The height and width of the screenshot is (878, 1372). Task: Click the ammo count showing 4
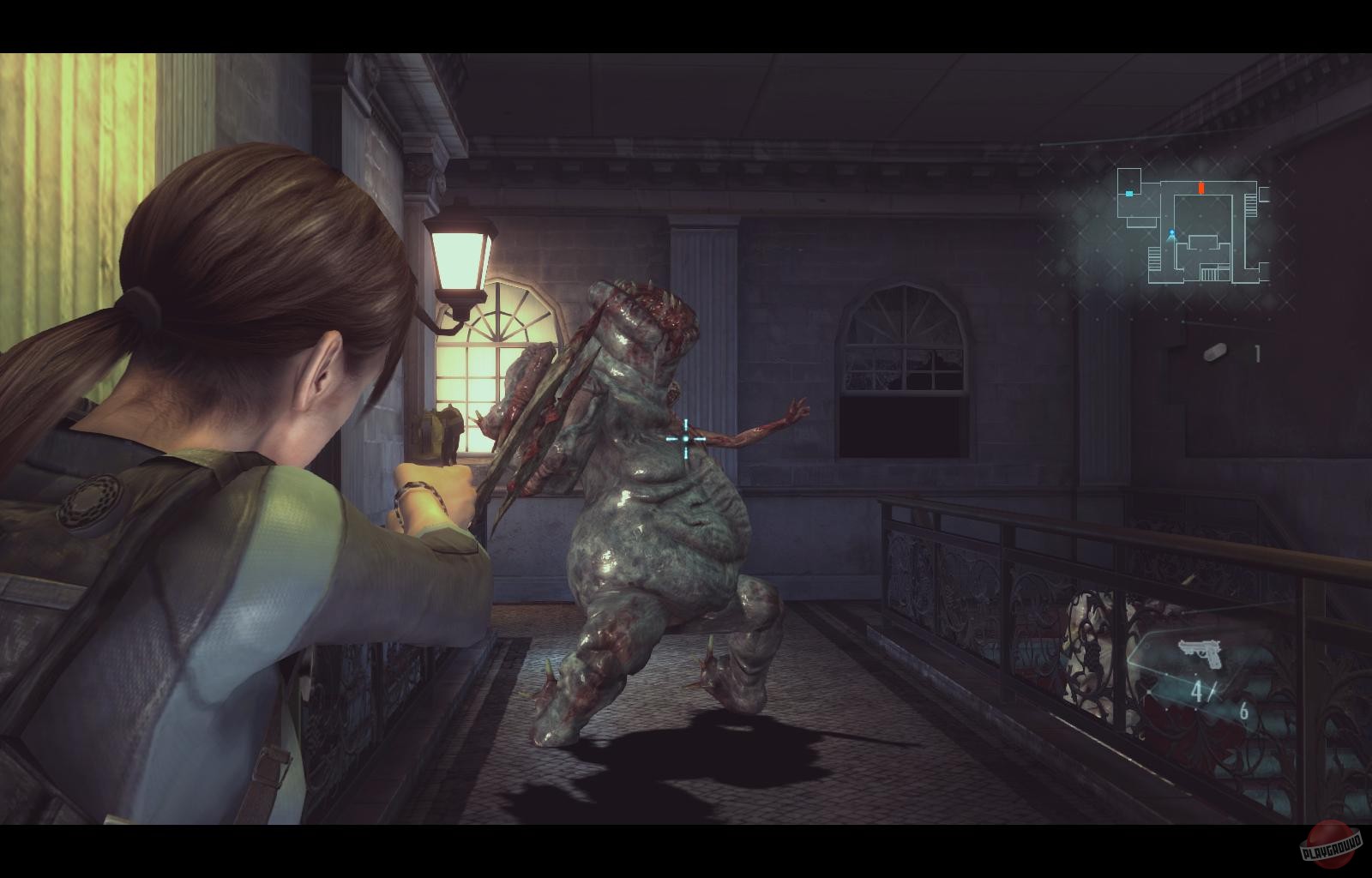click(1197, 691)
